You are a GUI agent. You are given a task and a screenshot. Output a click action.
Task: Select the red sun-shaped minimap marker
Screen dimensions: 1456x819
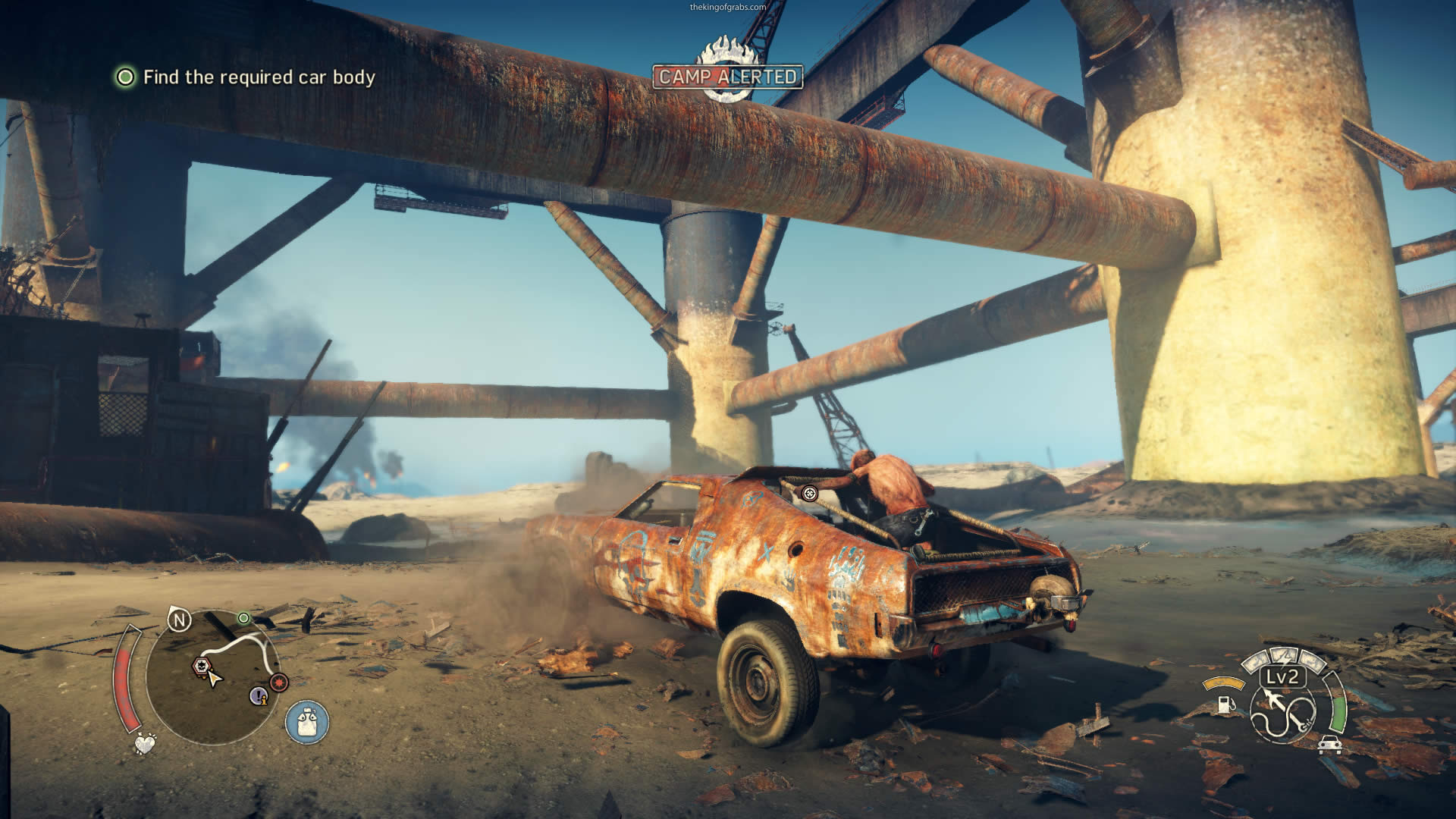click(x=279, y=682)
